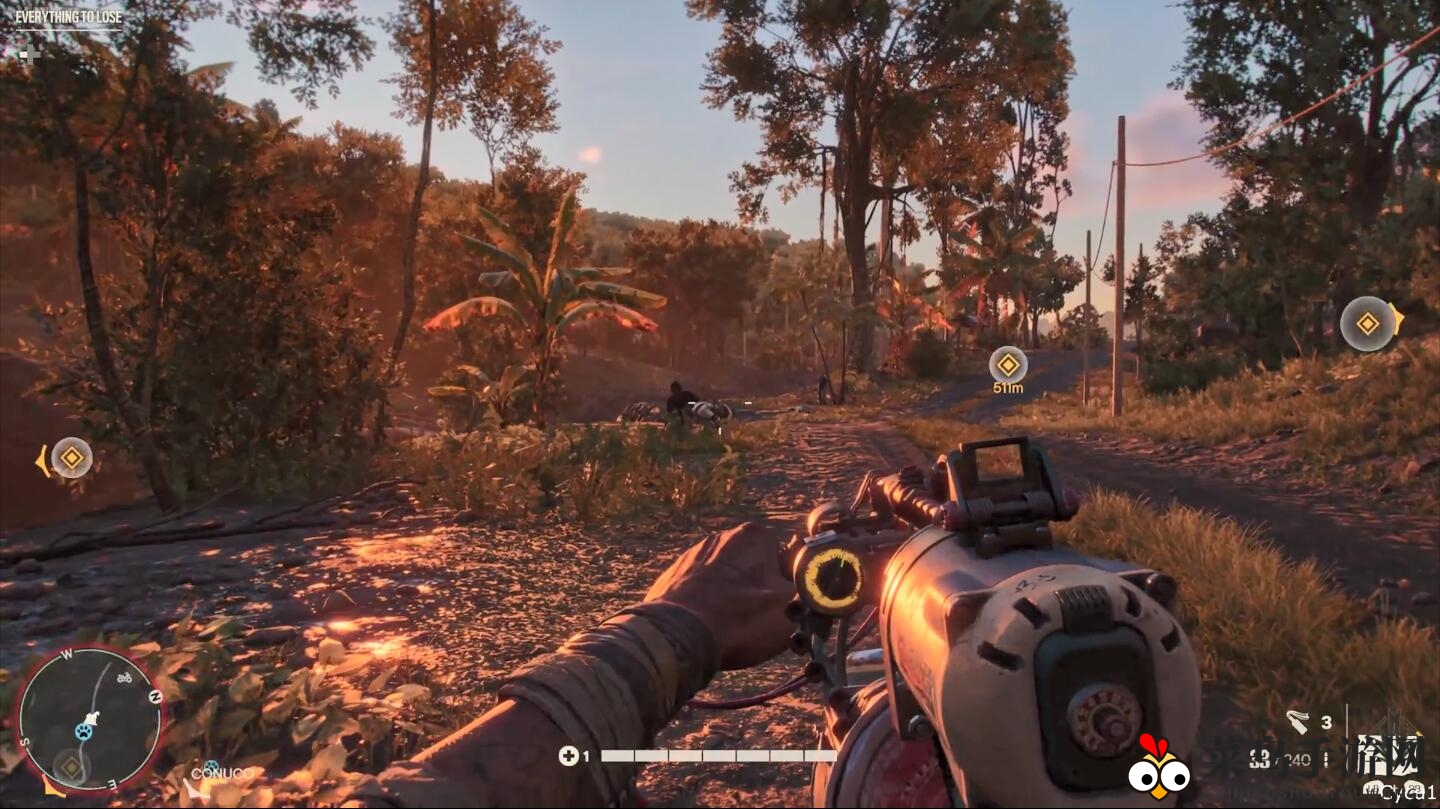Open the Everything To Lose quest tracker
This screenshot has height=809, width=1440.
(67, 17)
